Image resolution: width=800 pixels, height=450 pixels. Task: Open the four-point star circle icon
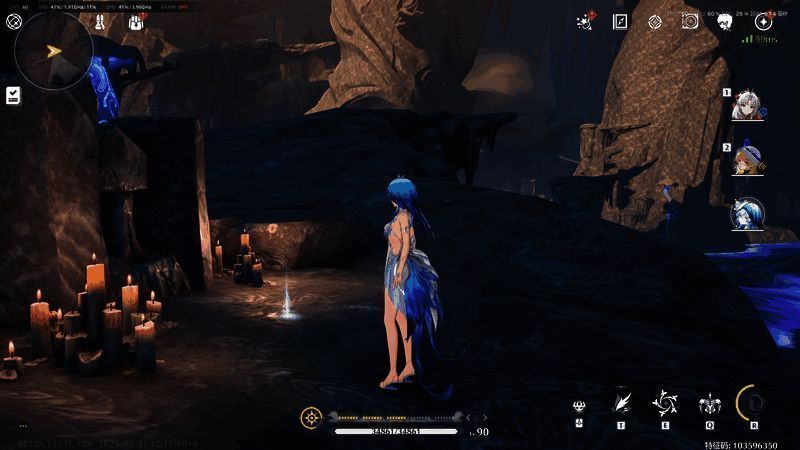(764, 21)
